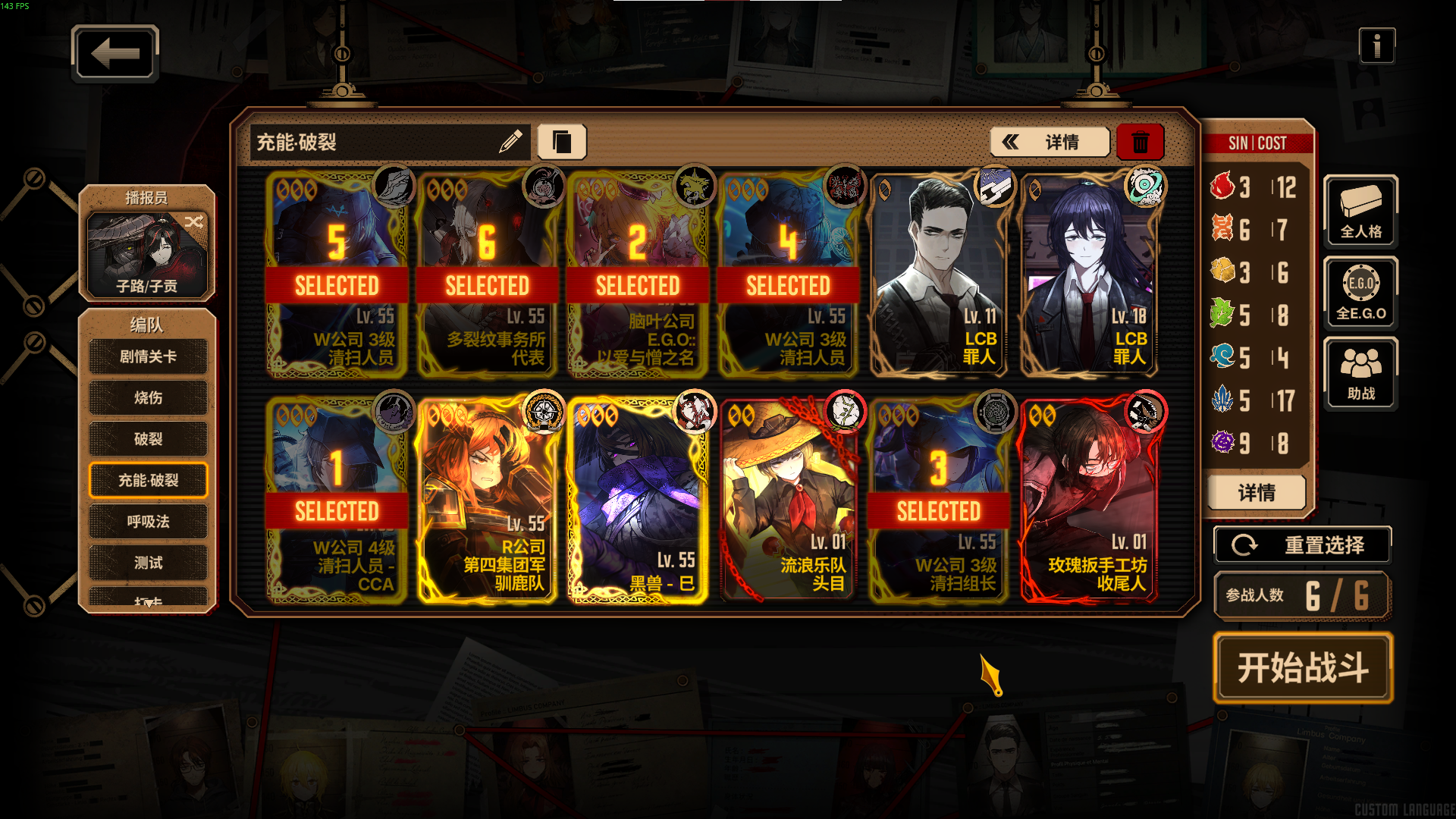Pick the 玫瑰扳手工坊 收尾人 card
The image size is (1456, 819).
click(x=1089, y=500)
